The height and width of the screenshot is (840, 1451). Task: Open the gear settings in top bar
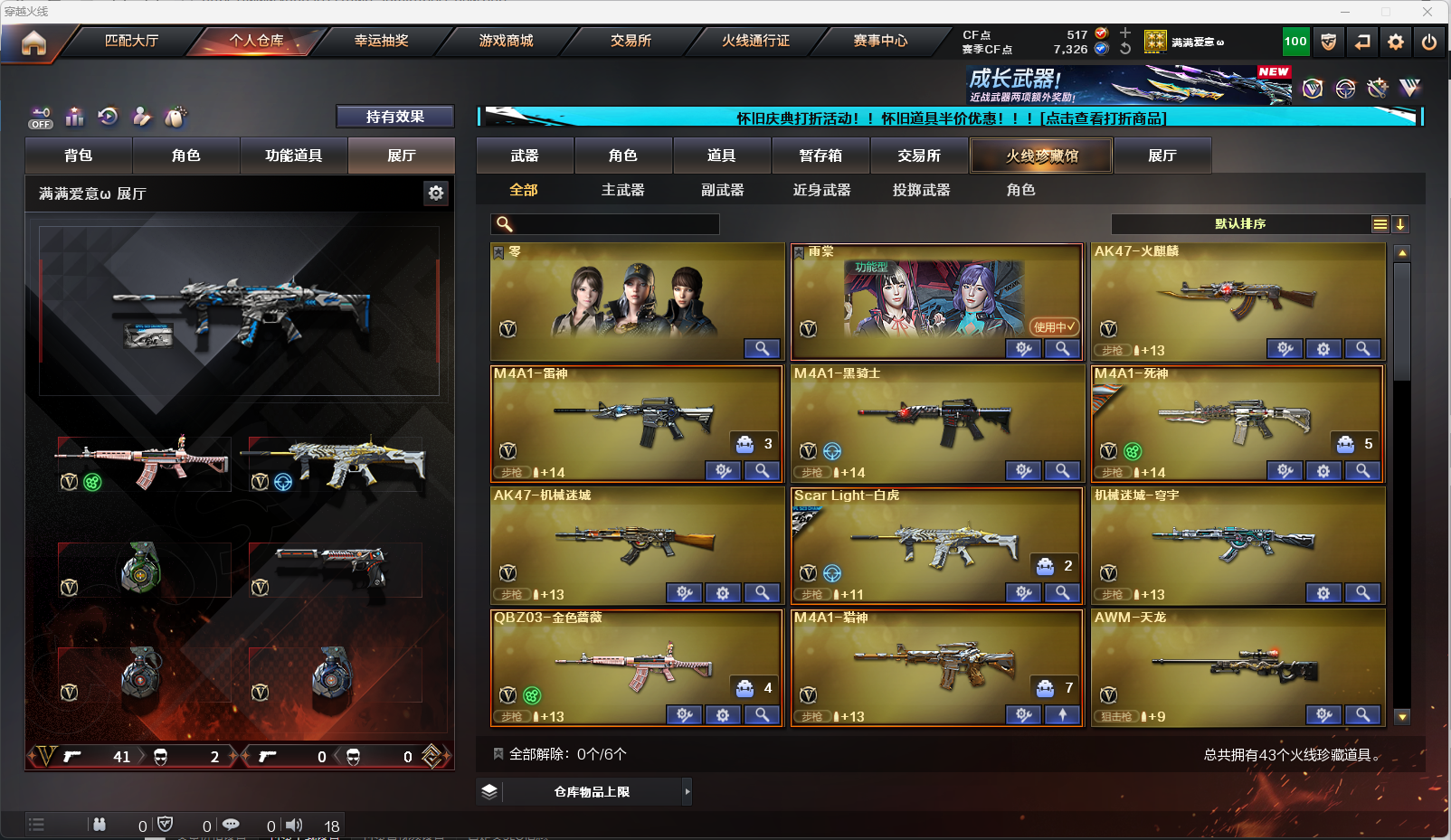pyautogui.click(x=1396, y=42)
